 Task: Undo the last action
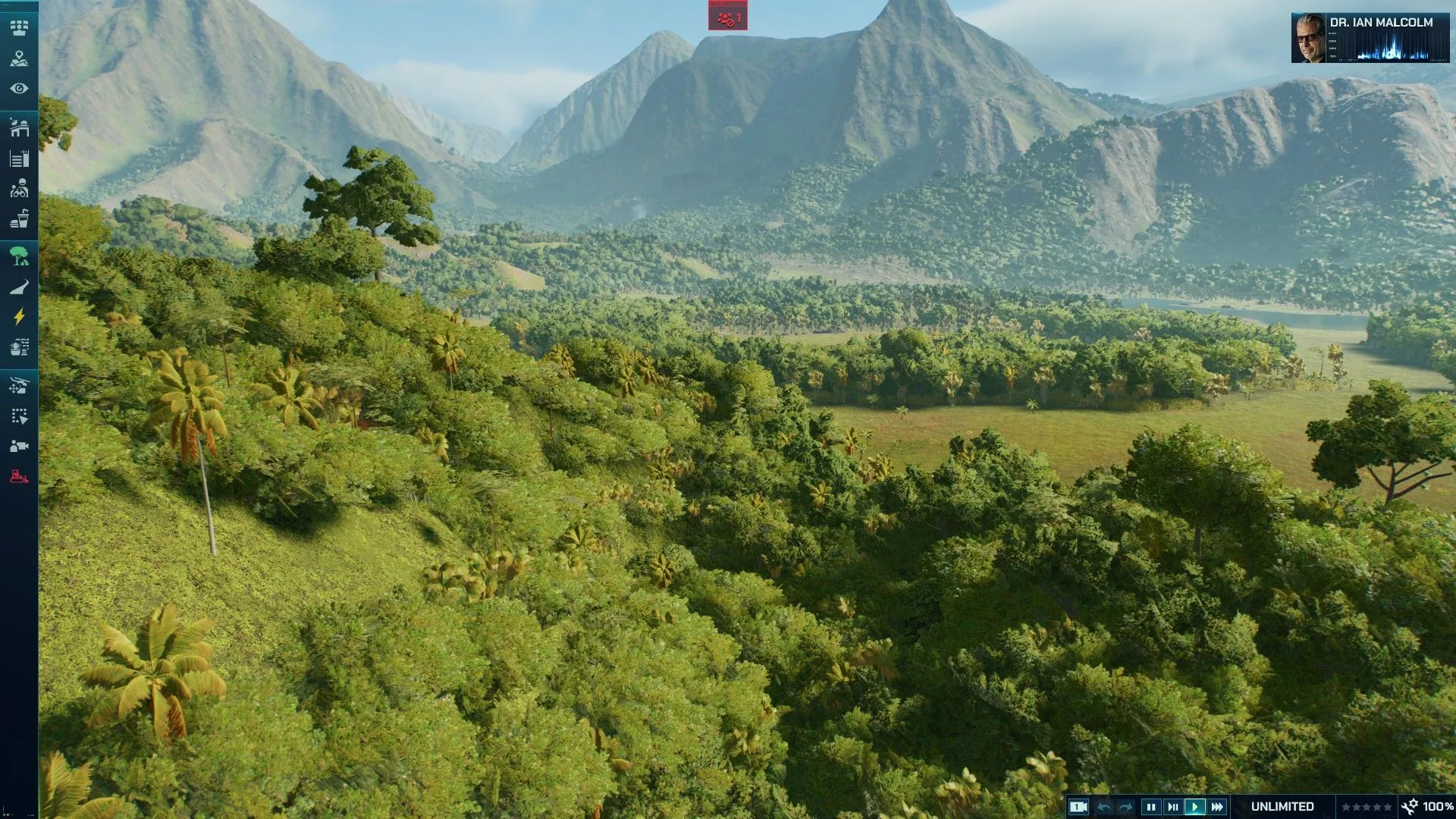tap(1103, 806)
